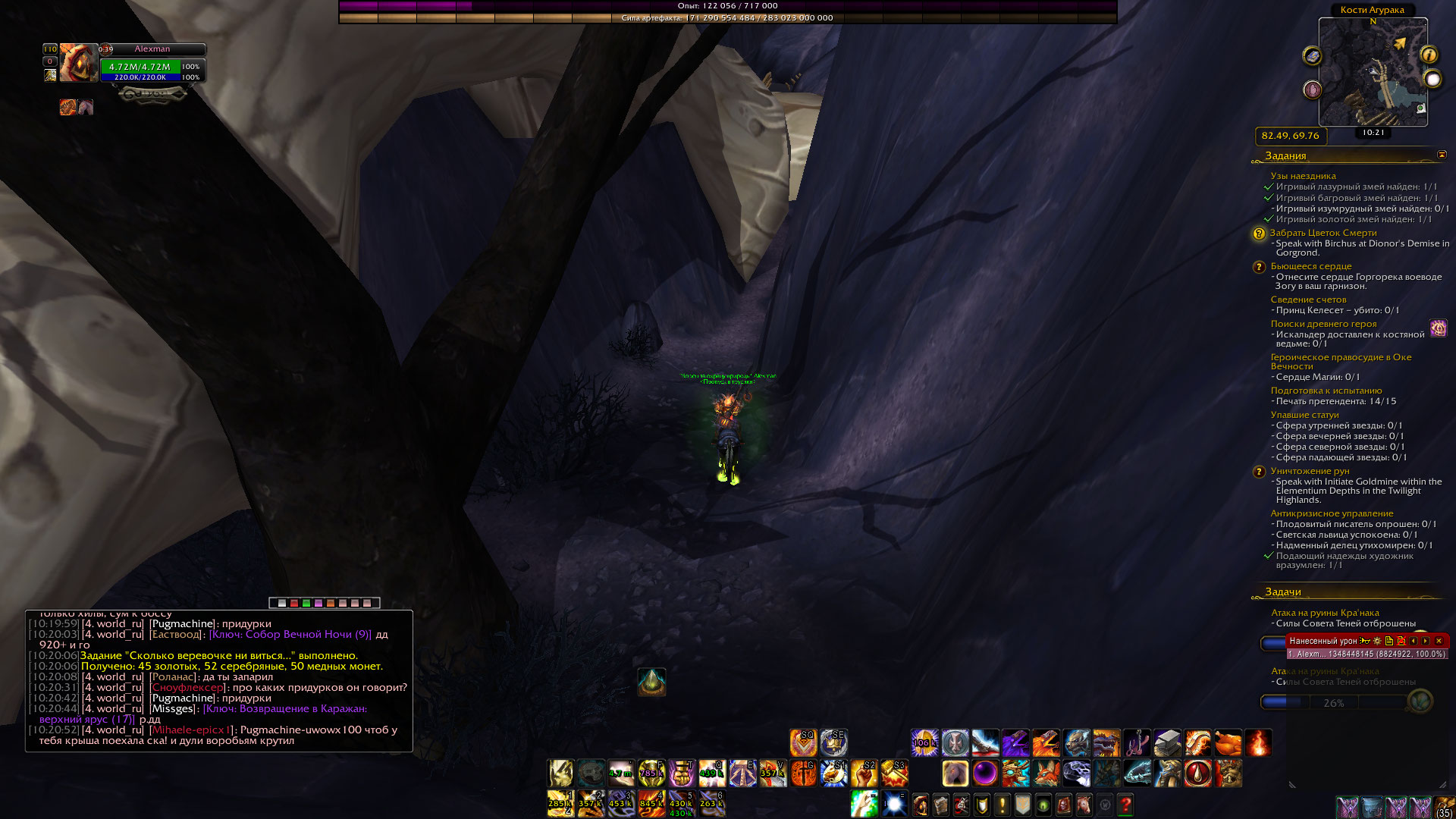Click the minimap showing Кости Агурака
This screenshot has width=1456, height=819.
pos(1373,72)
